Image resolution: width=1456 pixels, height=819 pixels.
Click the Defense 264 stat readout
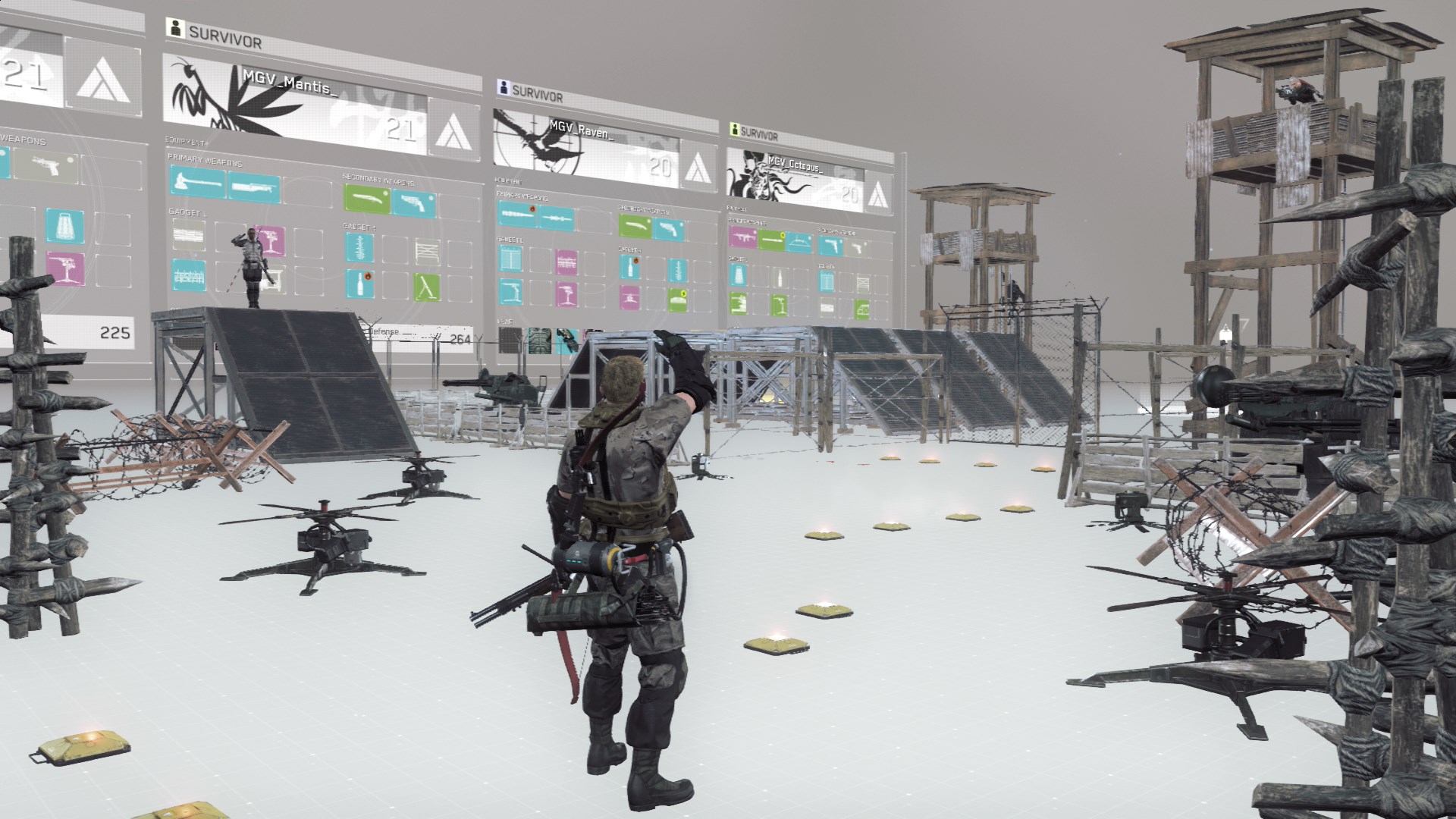pos(420,334)
